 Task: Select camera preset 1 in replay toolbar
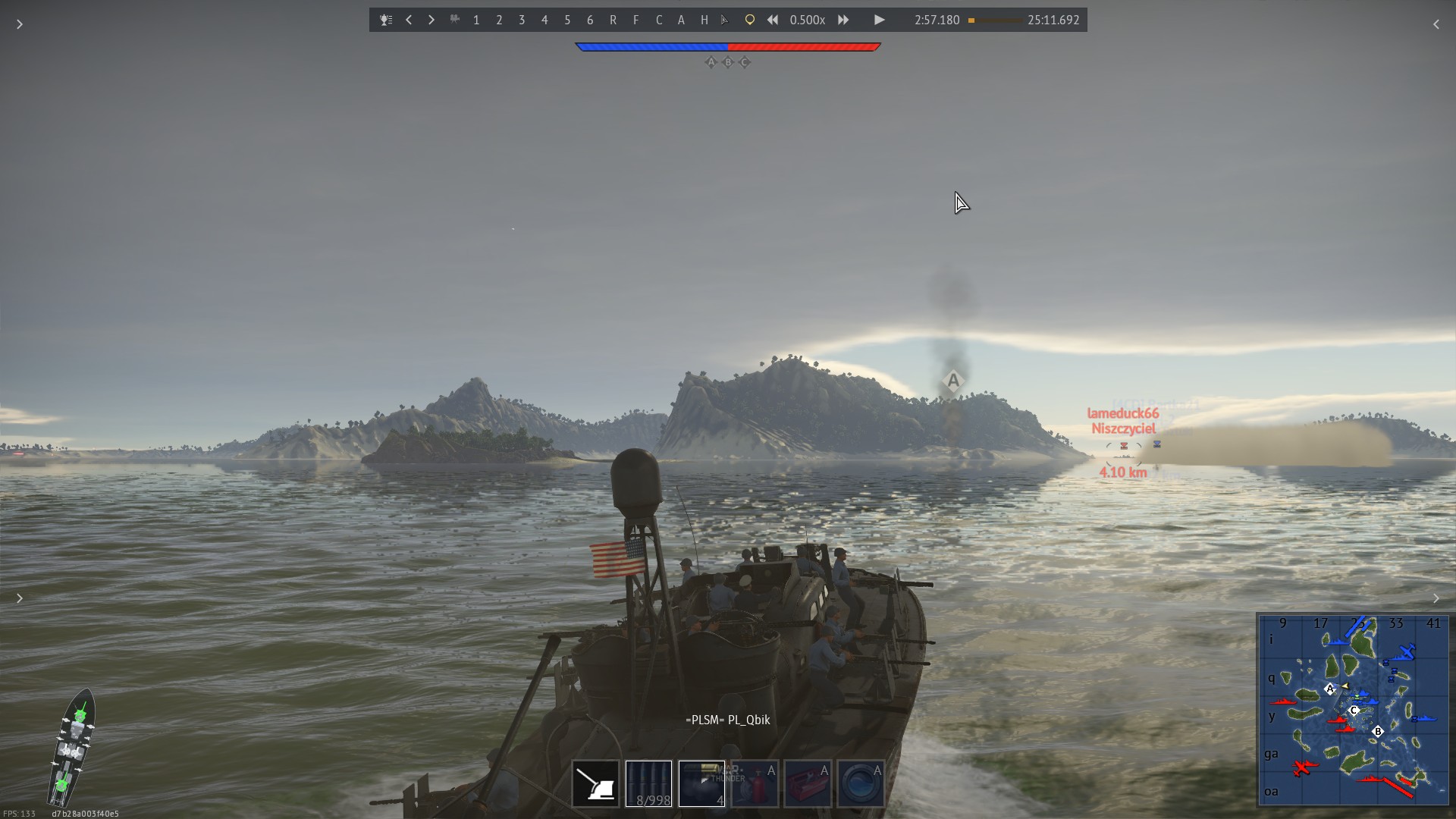tap(476, 20)
